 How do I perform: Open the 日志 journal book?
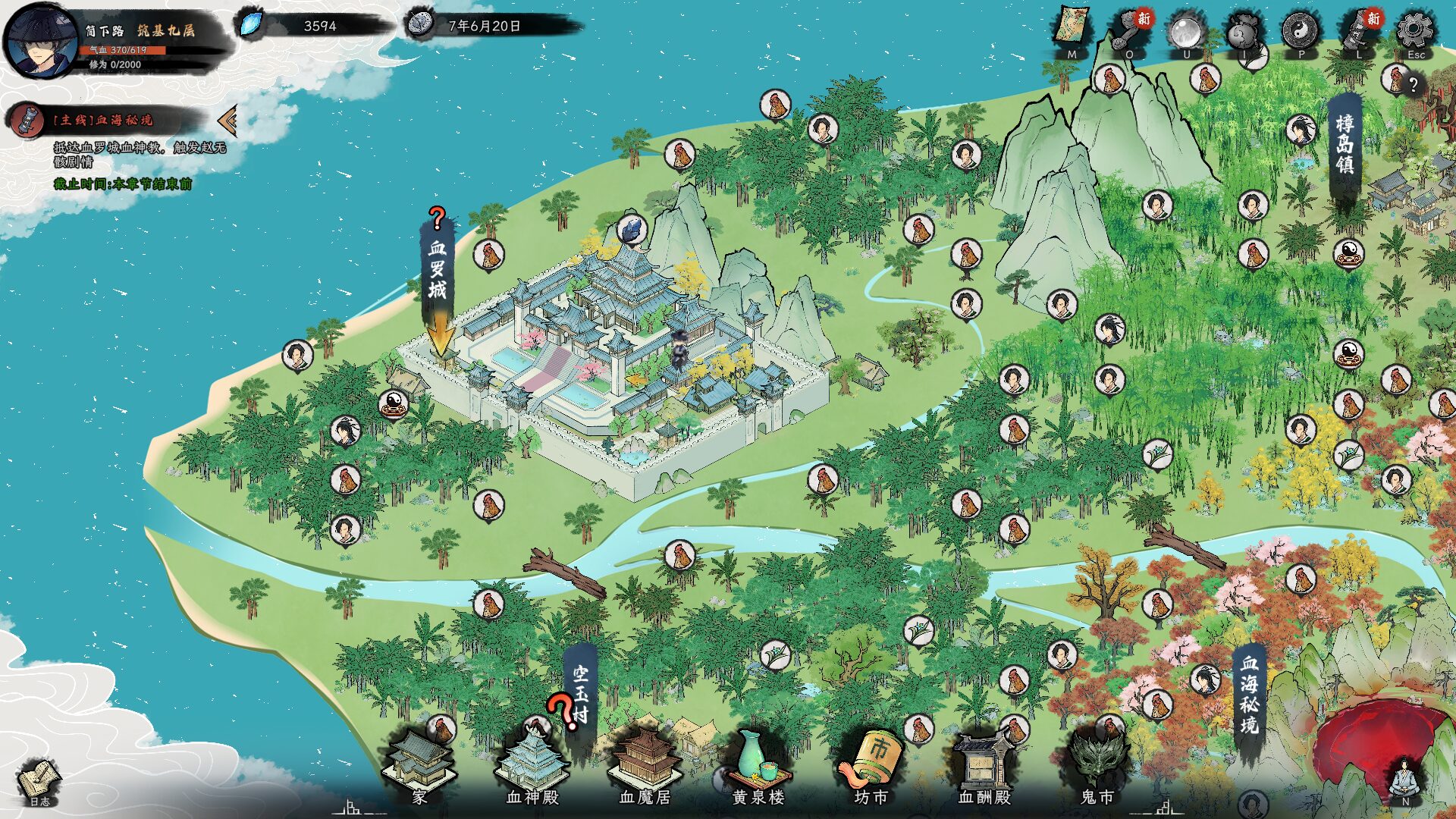39,781
